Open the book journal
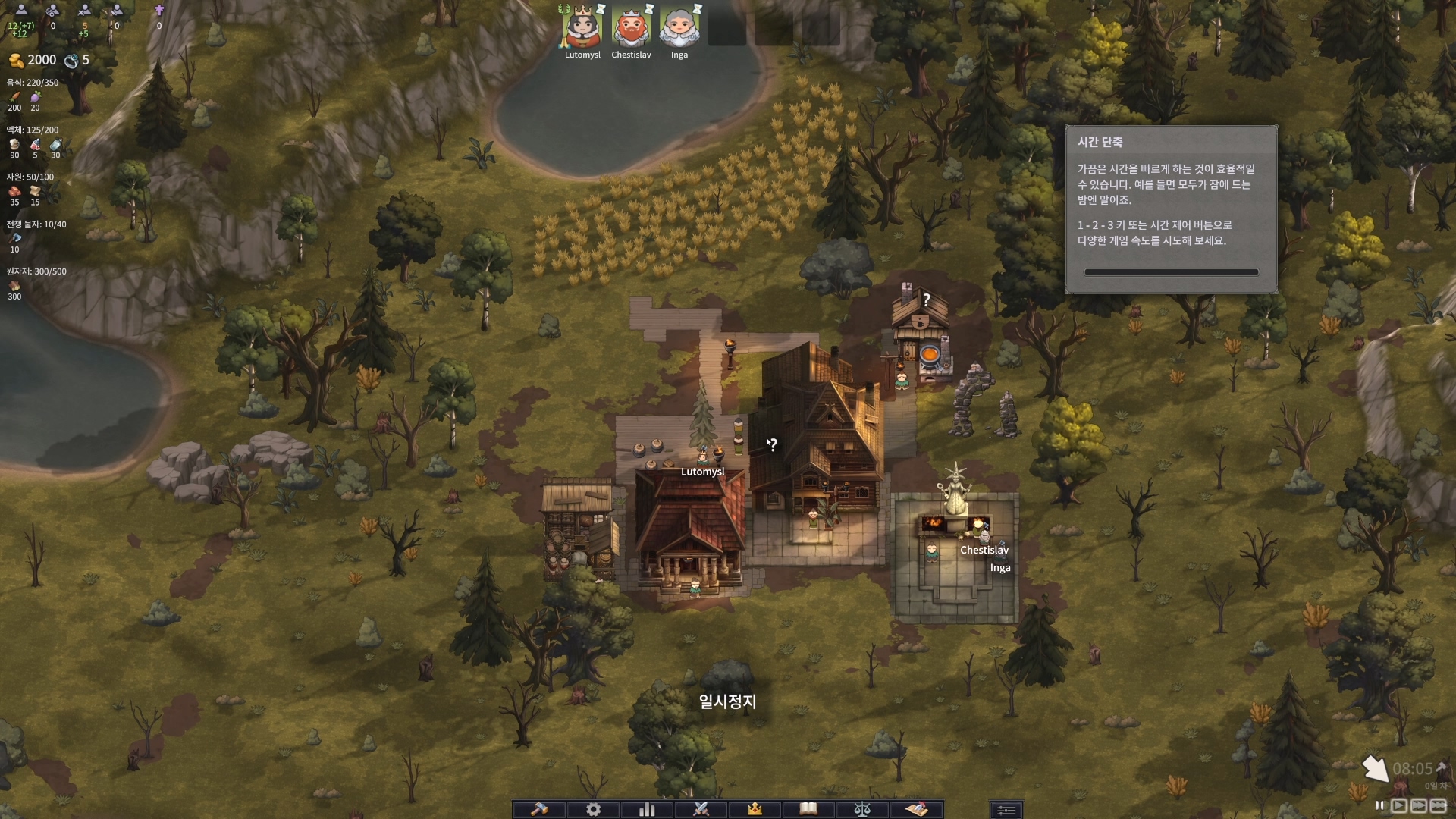 (808, 809)
